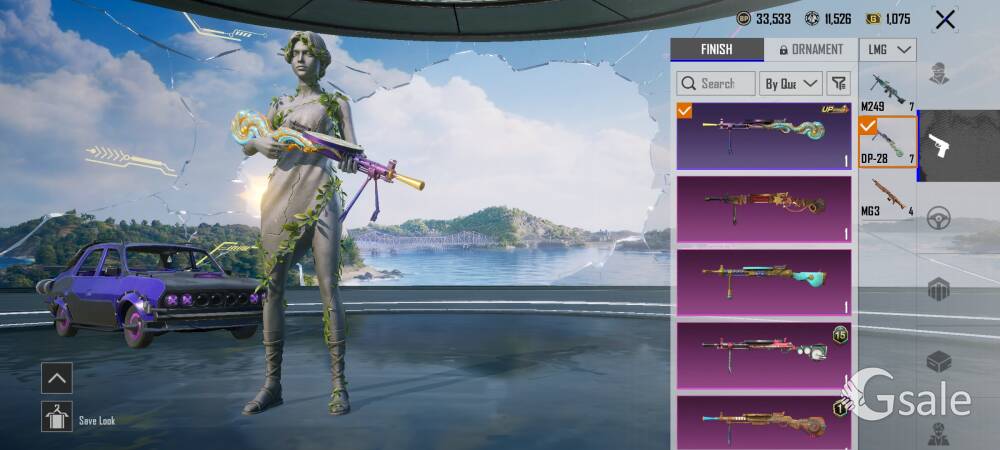Expand the panel with the up arrow
The height and width of the screenshot is (450, 1000).
pos(56,378)
